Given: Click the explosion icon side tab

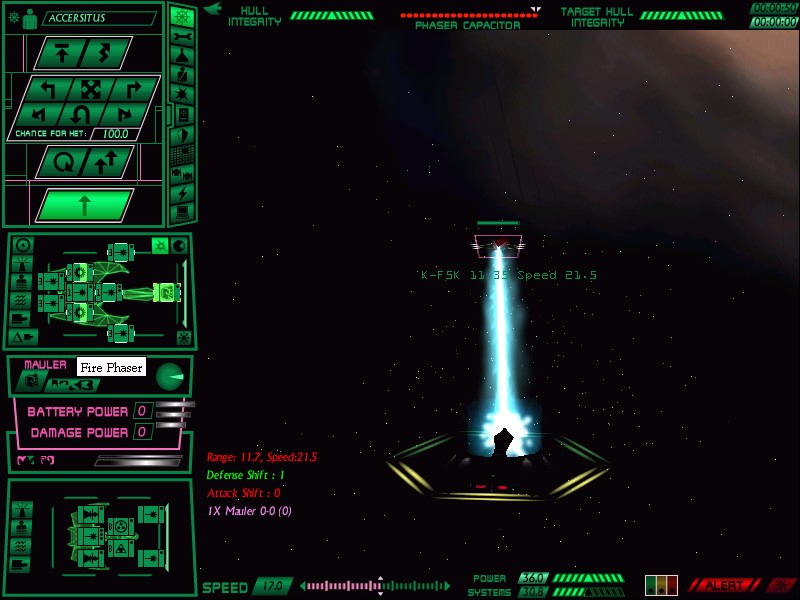Looking at the screenshot, I should (183, 92).
